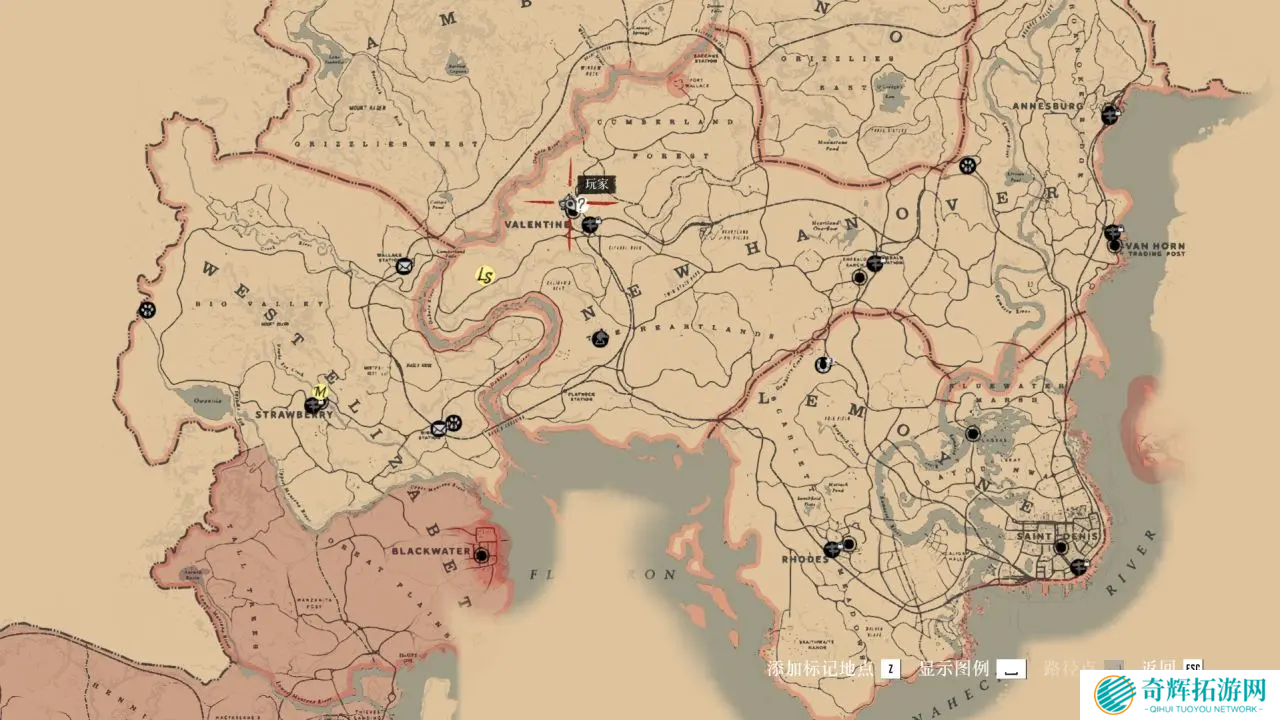1280x720 pixels.
Task: Select the paw print marker north of Hanover
Action: coord(967,165)
